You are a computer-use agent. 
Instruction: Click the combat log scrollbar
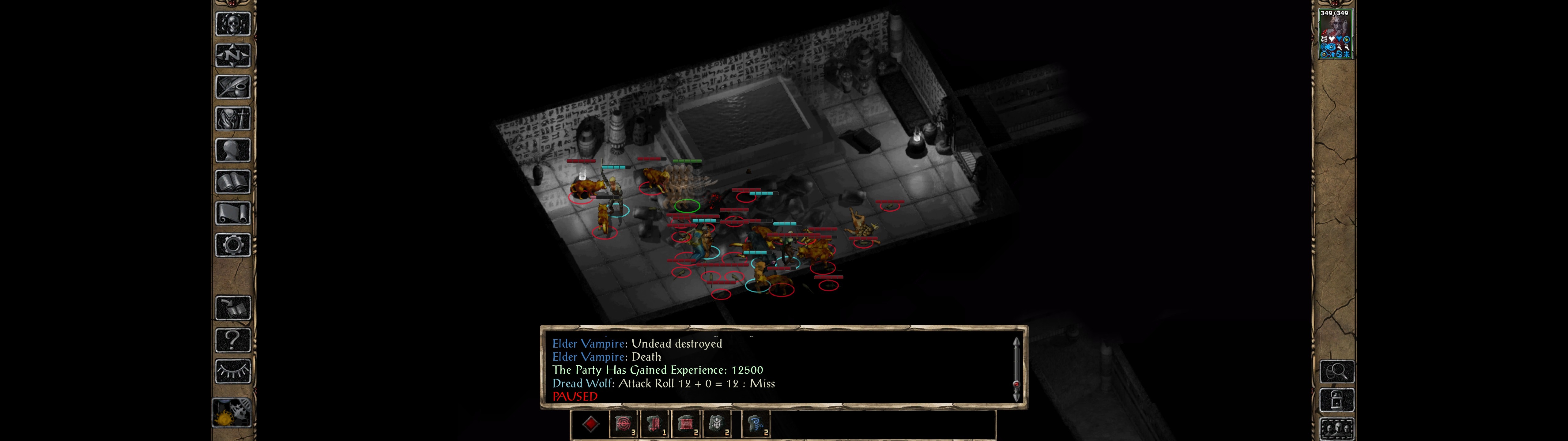click(1016, 368)
